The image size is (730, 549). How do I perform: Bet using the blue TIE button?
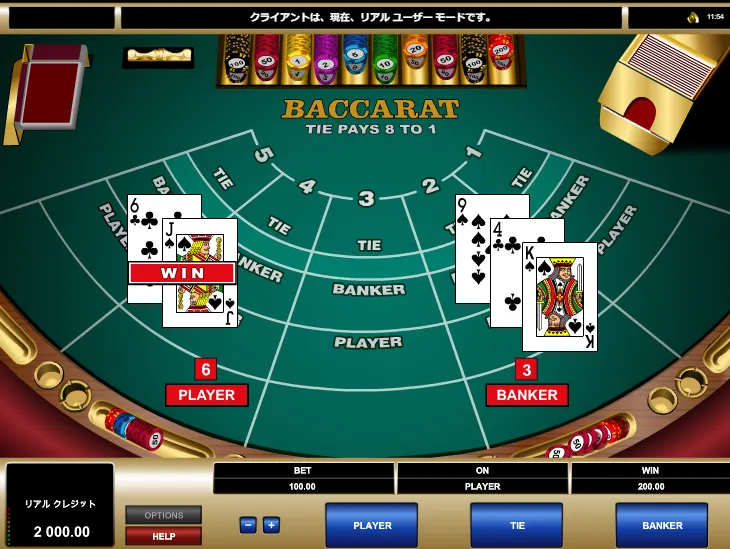(x=517, y=525)
